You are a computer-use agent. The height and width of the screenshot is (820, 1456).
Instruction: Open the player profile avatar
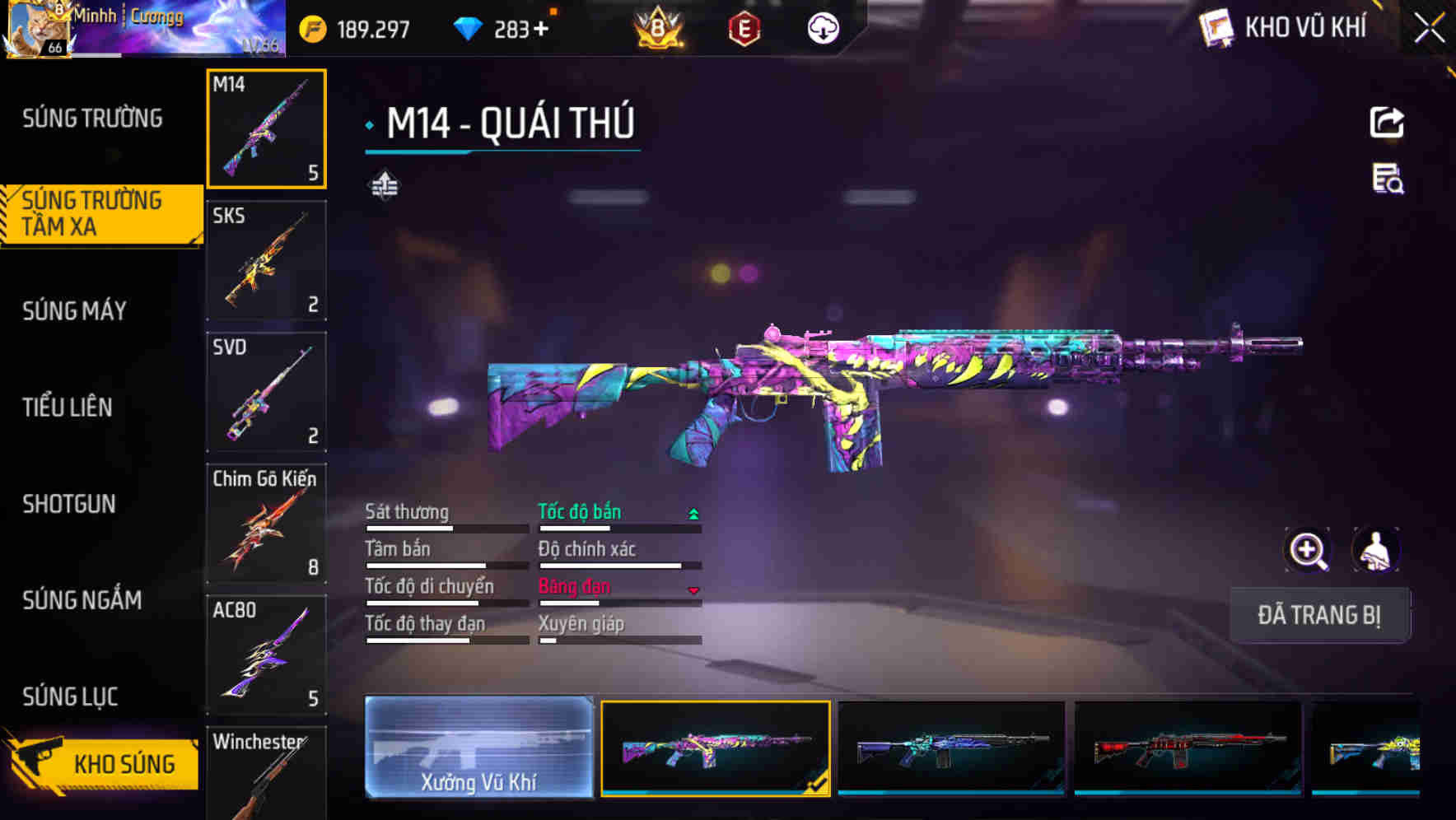[x=40, y=27]
